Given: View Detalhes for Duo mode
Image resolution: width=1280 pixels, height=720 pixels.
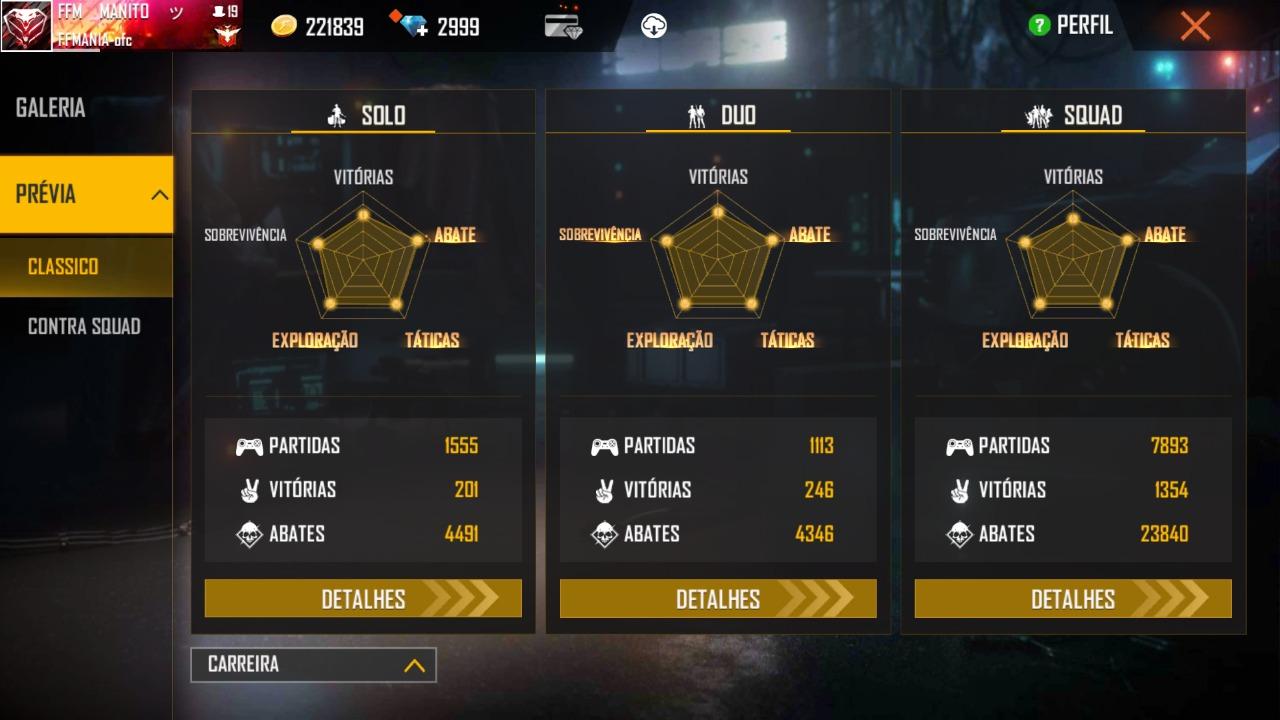Looking at the screenshot, I should pos(718,599).
